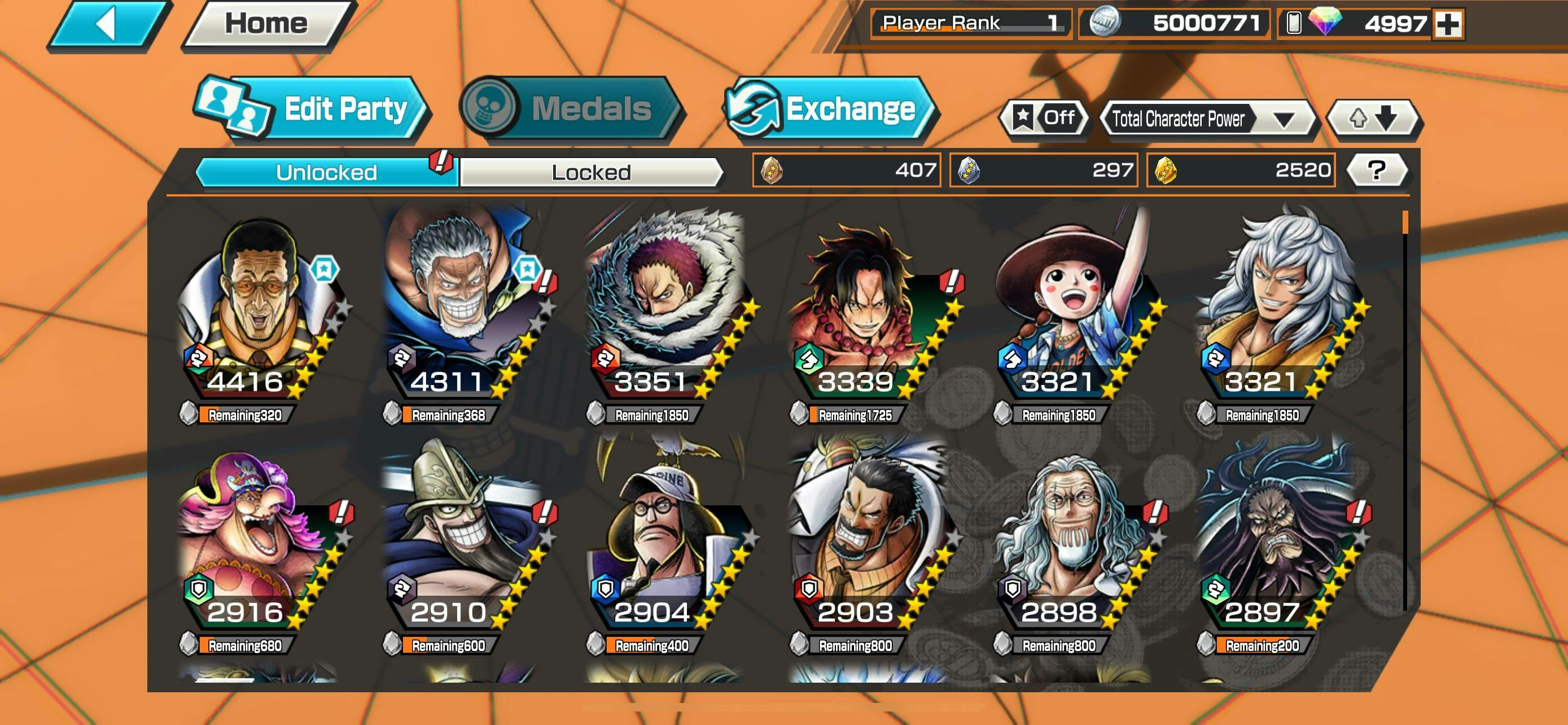Screen dimensions: 1568x725
Task: Open the Medals section
Action: click(x=571, y=110)
